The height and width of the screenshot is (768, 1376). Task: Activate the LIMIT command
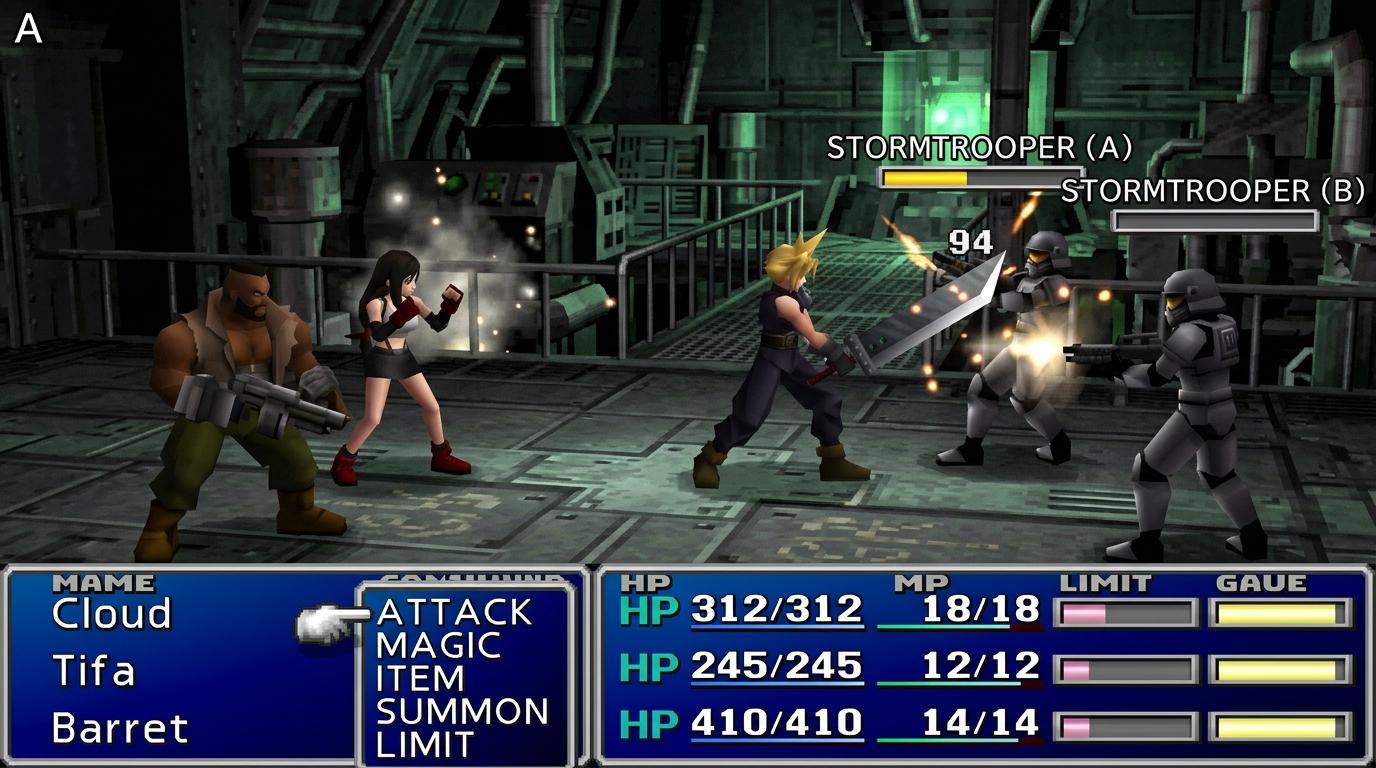tap(424, 744)
